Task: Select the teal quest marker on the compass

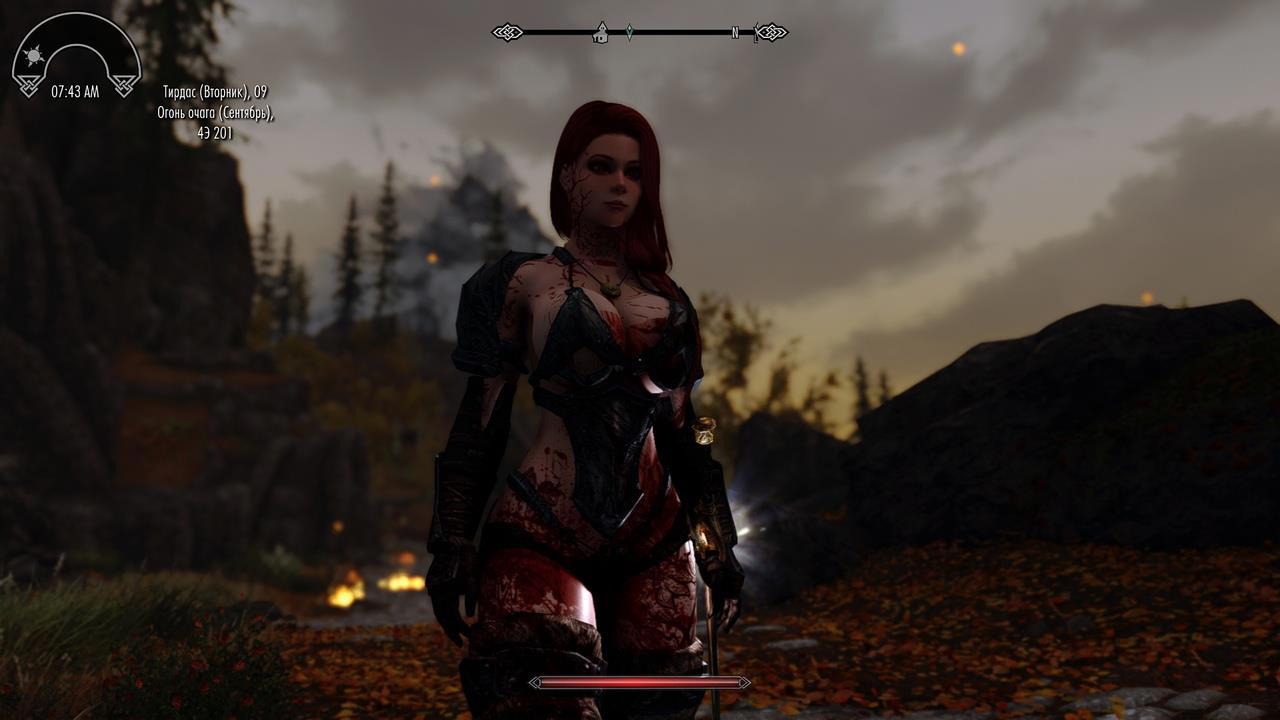Action: [629, 32]
